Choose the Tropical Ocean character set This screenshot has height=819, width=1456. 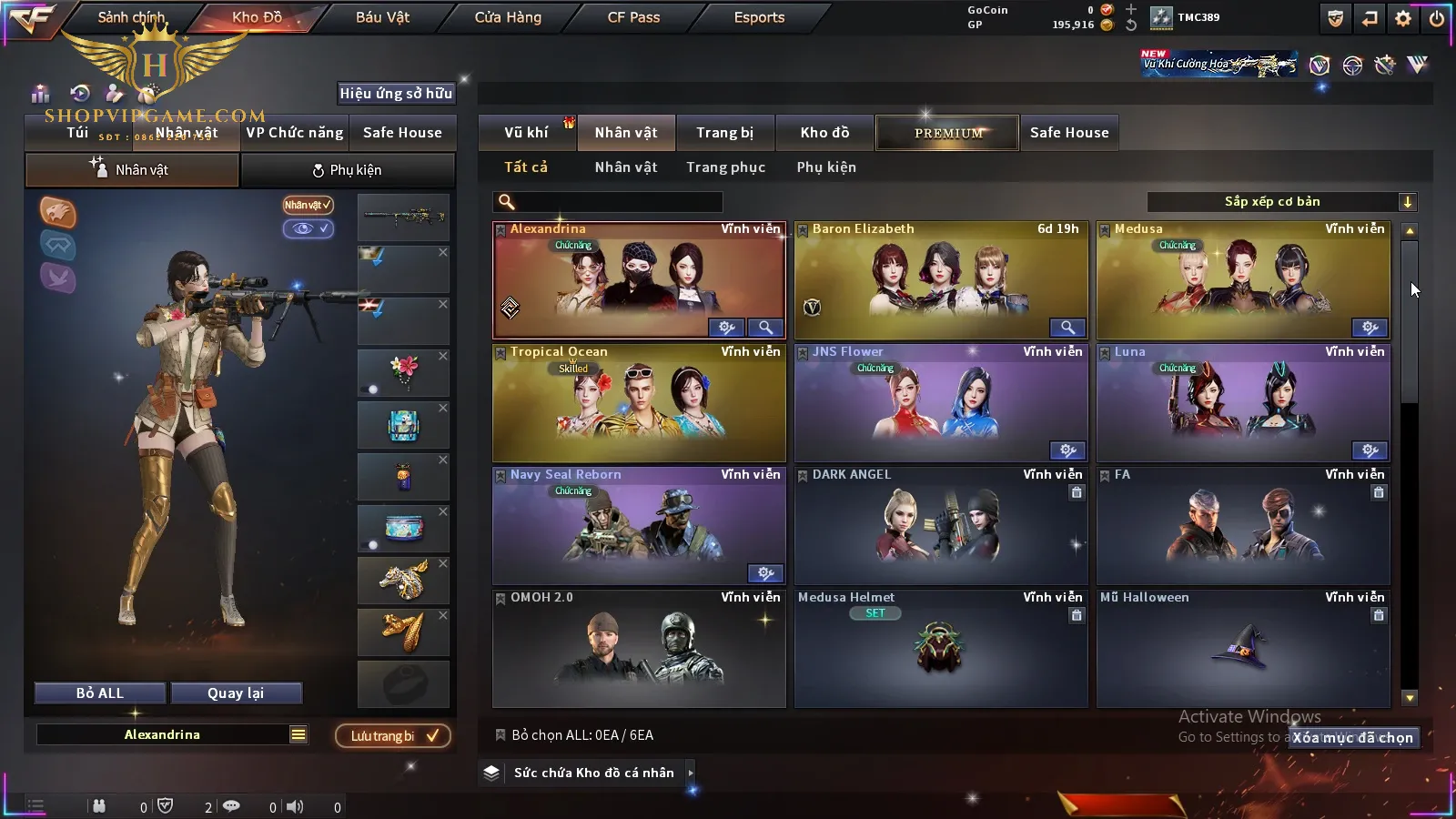tap(639, 403)
